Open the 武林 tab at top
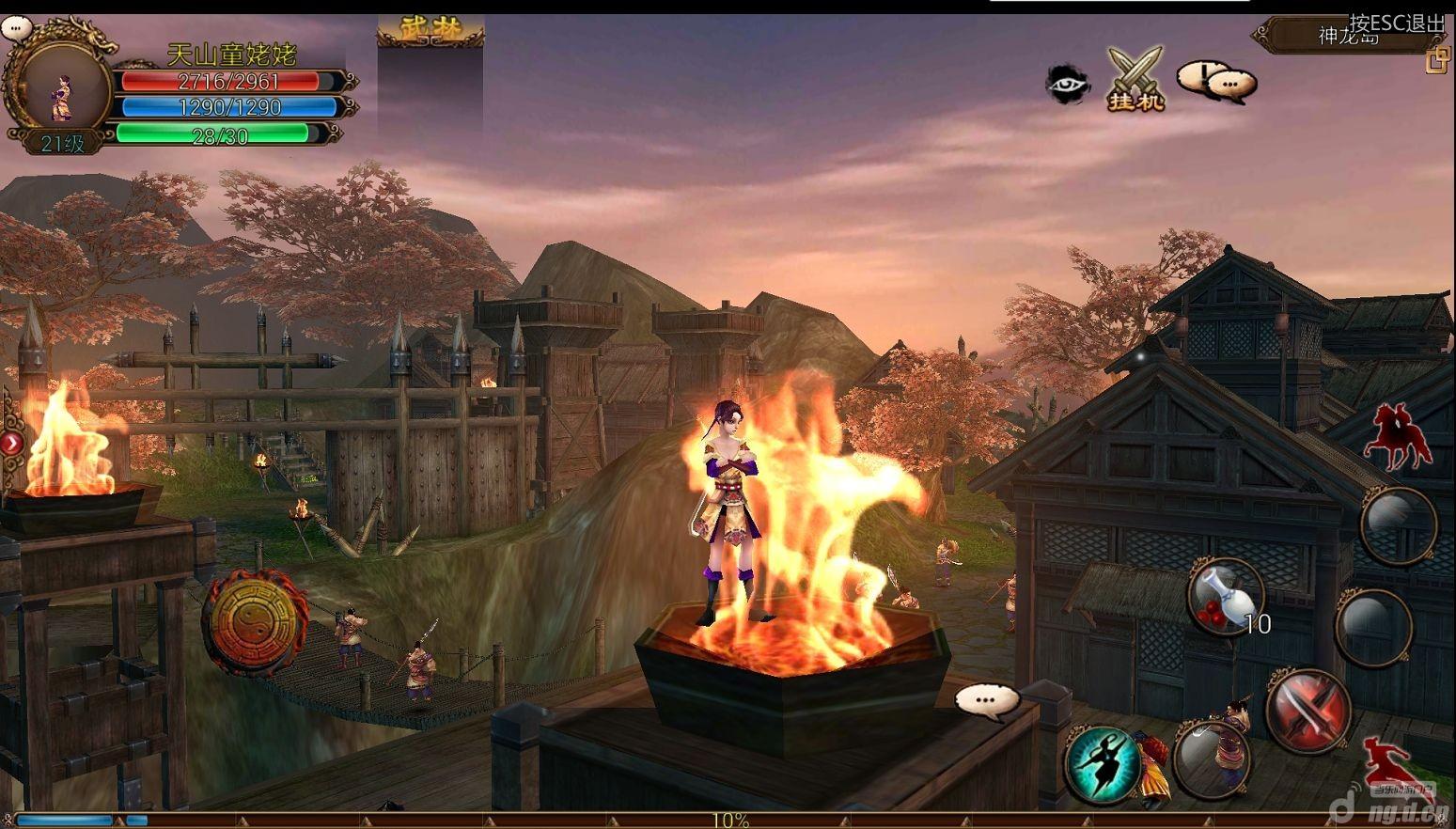Screen dimensions: 1456x829 point(431,31)
